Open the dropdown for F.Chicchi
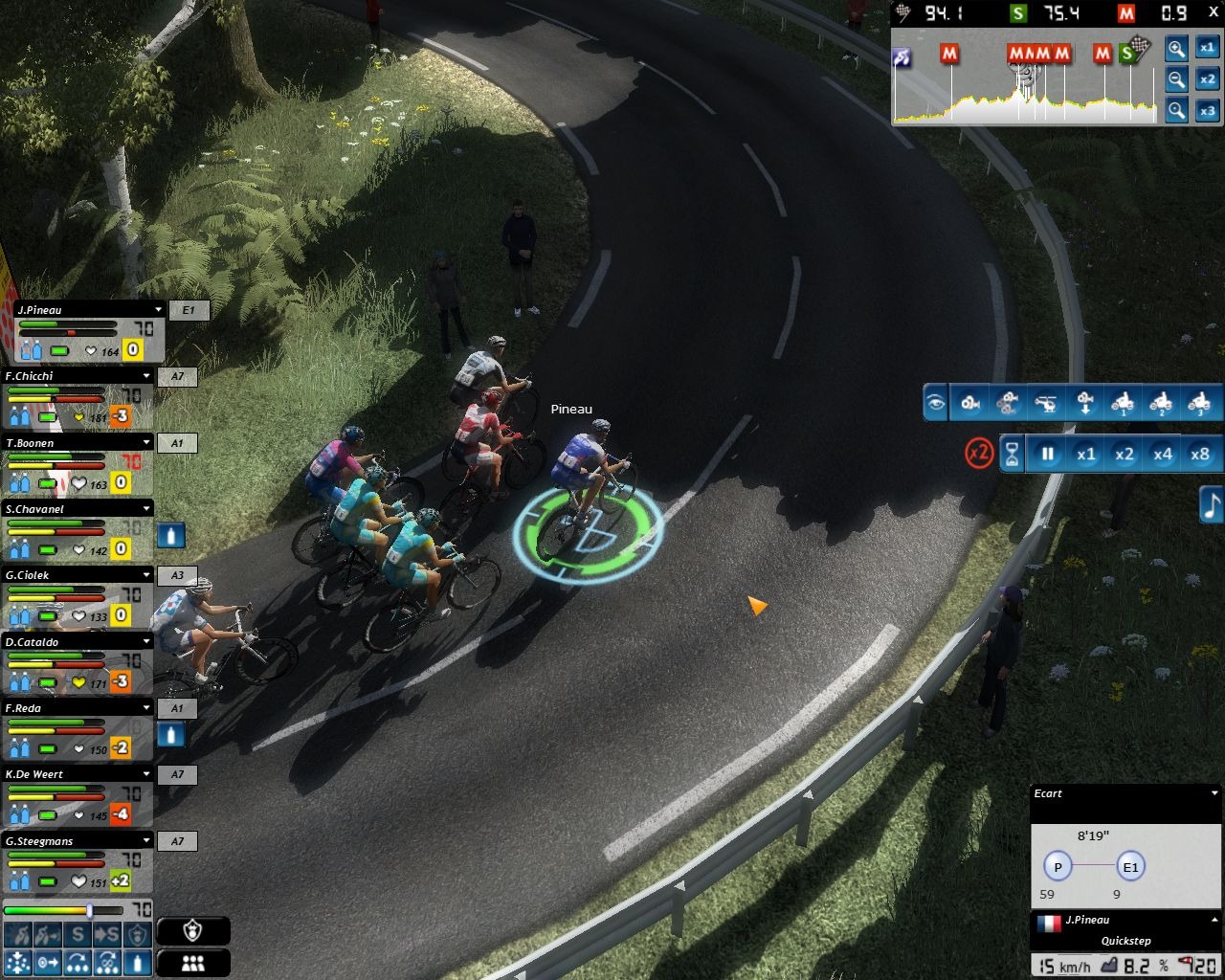This screenshot has width=1225, height=980. click(x=146, y=376)
